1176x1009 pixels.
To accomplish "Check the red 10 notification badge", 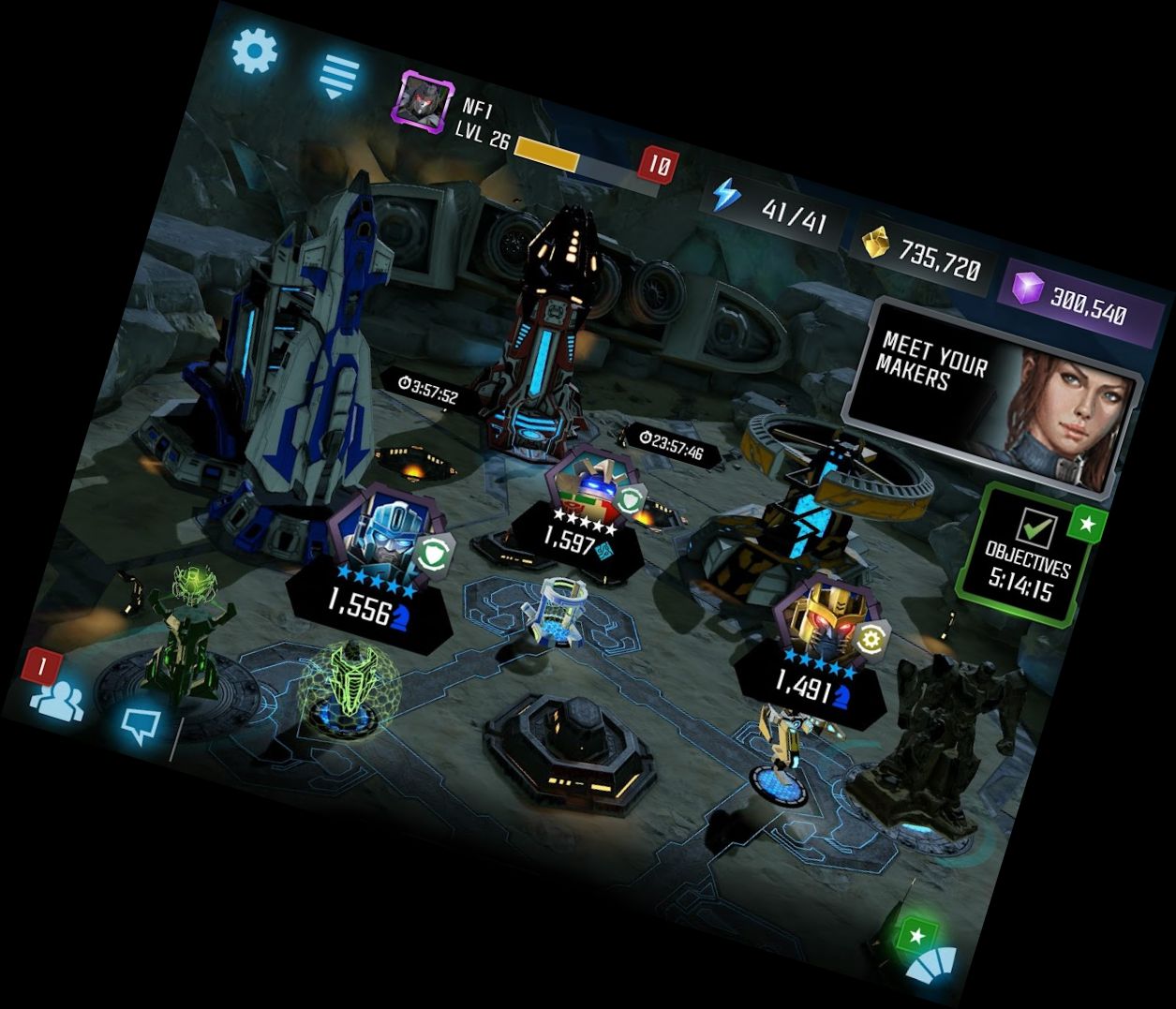I will [x=658, y=166].
